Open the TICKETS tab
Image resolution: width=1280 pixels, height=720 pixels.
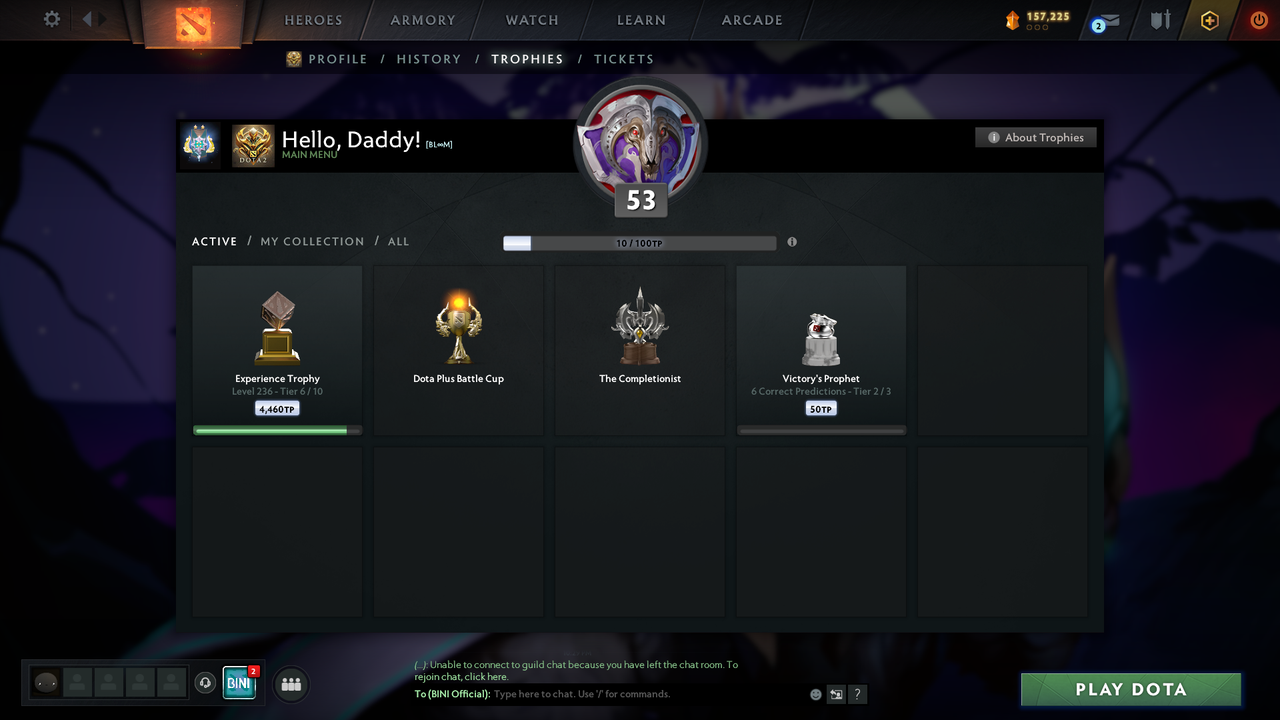click(x=624, y=59)
